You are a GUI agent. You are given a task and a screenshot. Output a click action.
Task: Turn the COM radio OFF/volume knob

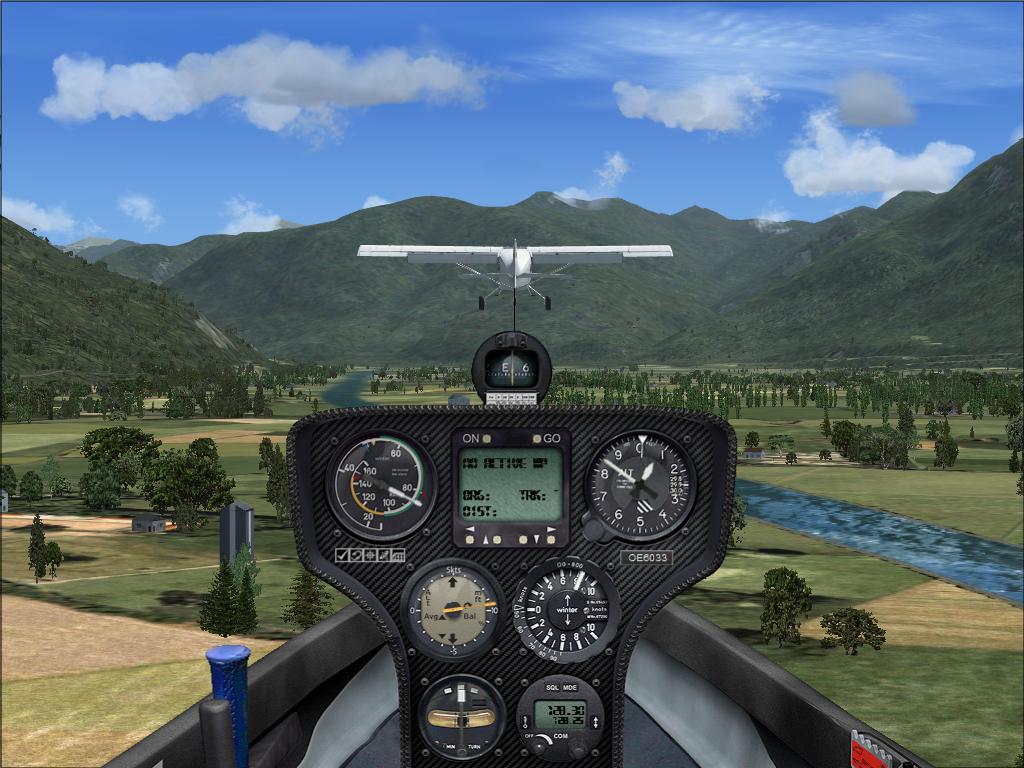pyautogui.click(x=539, y=744)
